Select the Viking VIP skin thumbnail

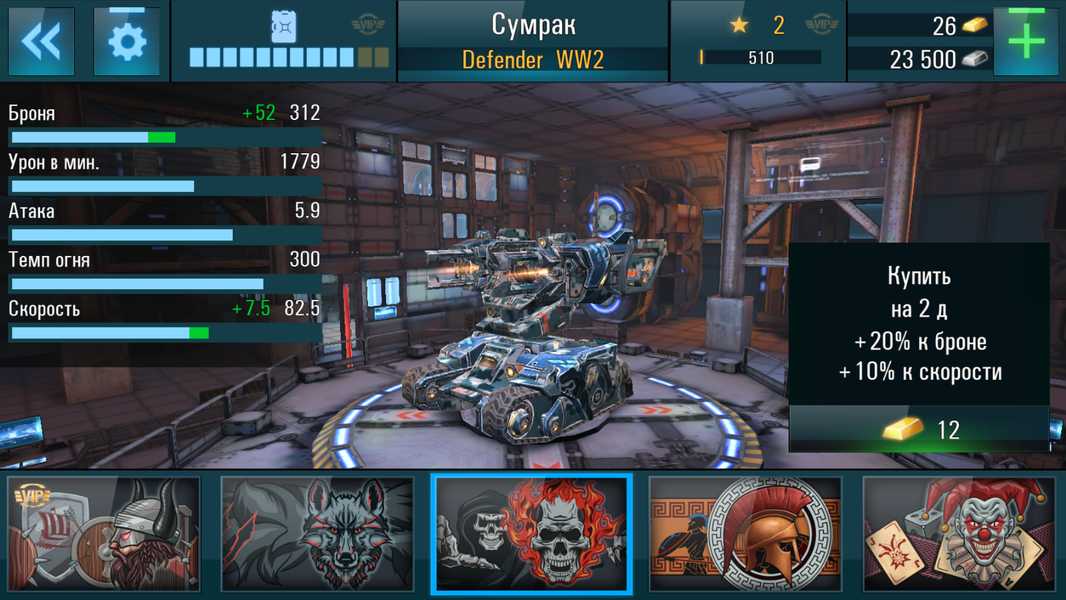(x=104, y=534)
